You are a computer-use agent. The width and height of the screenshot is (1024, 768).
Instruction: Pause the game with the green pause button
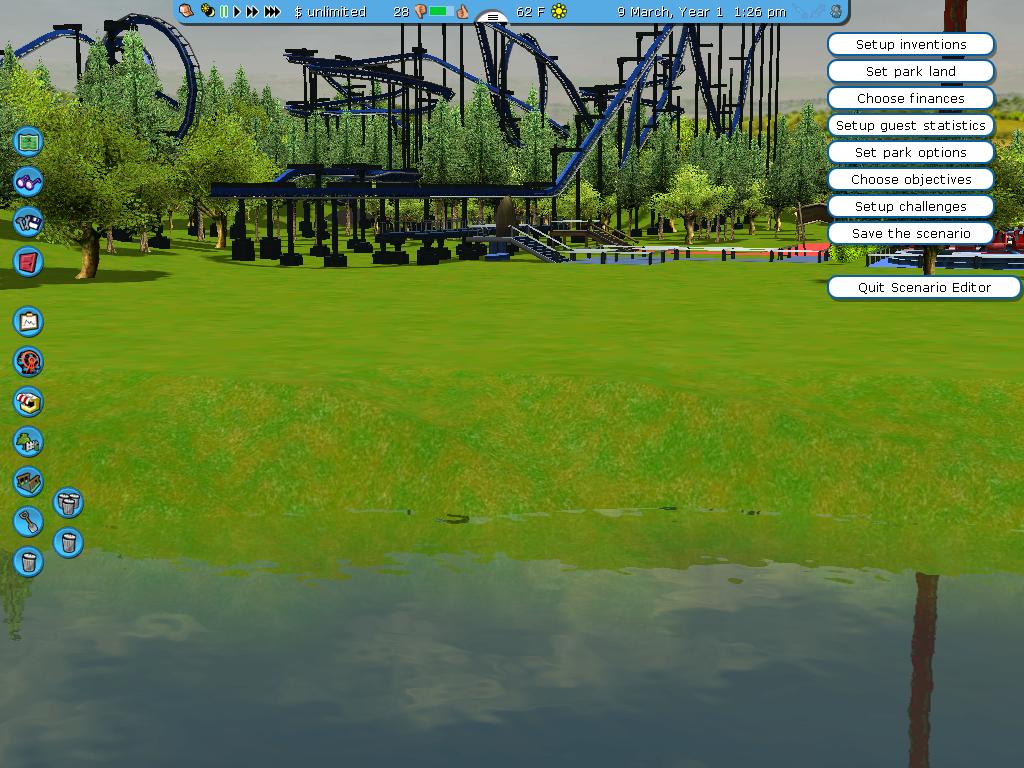coord(224,12)
